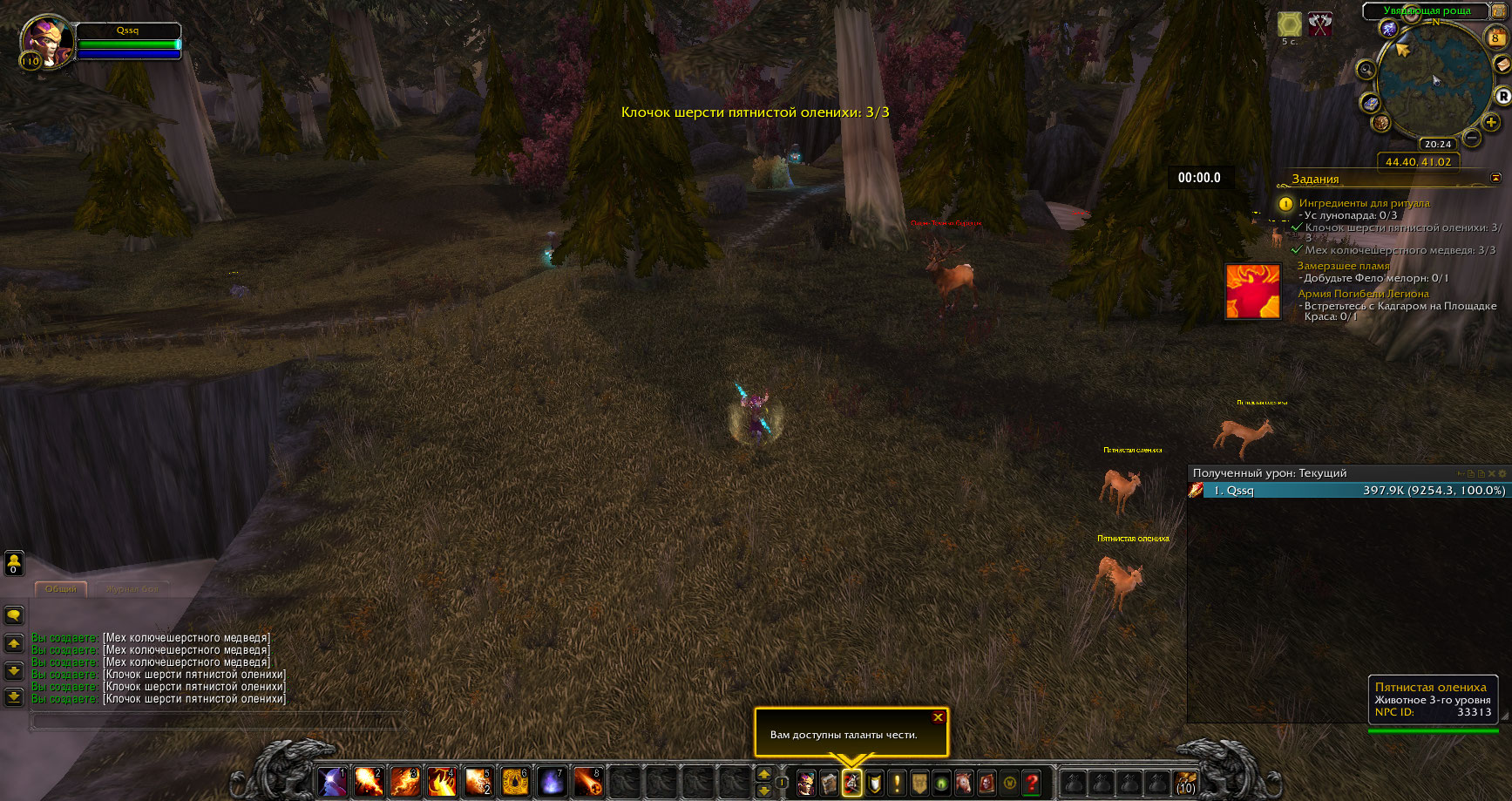
Task: Zoom in on the minimap
Action: click(1491, 122)
